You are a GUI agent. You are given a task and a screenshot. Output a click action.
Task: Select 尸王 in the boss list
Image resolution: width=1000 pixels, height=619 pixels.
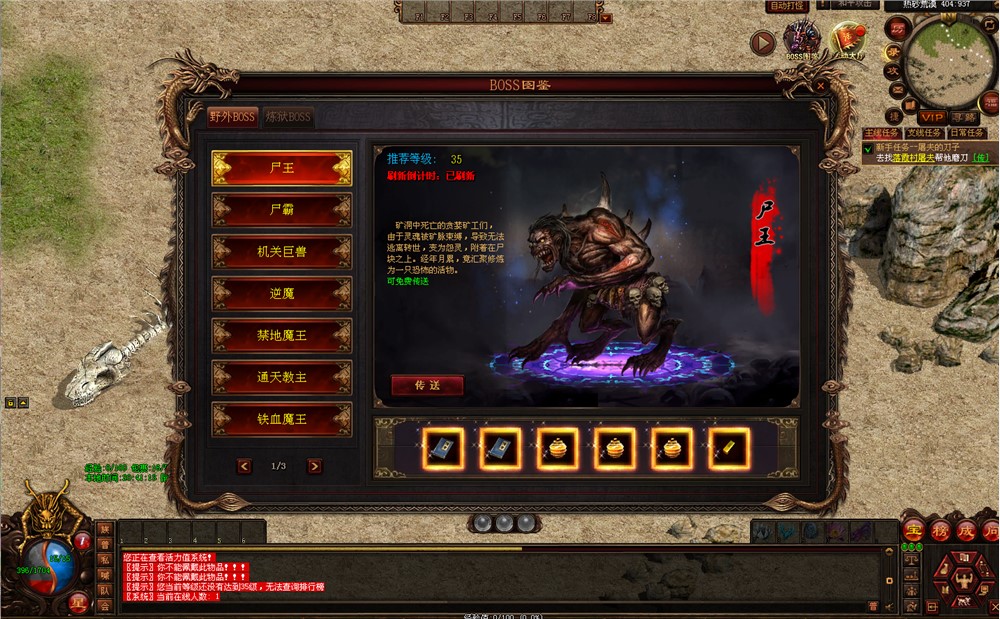pyautogui.click(x=282, y=168)
